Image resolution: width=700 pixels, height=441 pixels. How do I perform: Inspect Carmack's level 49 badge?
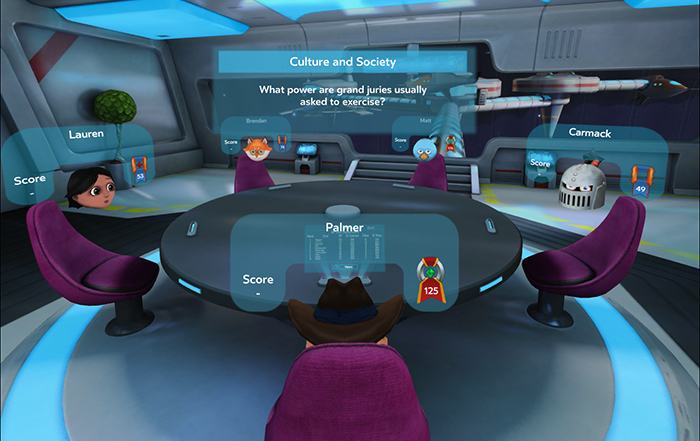[640, 179]
